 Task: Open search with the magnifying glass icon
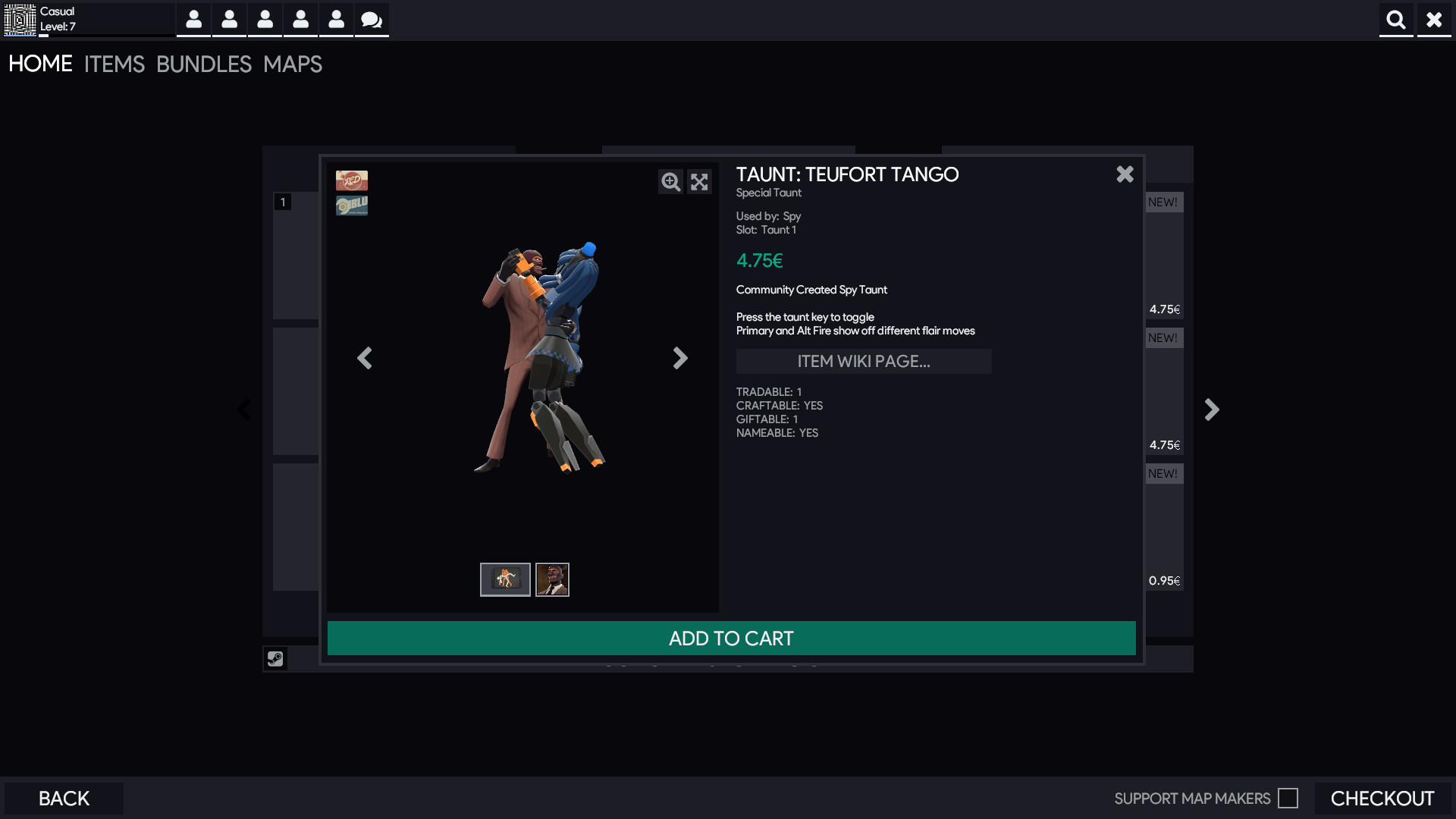click(1396, 20)
